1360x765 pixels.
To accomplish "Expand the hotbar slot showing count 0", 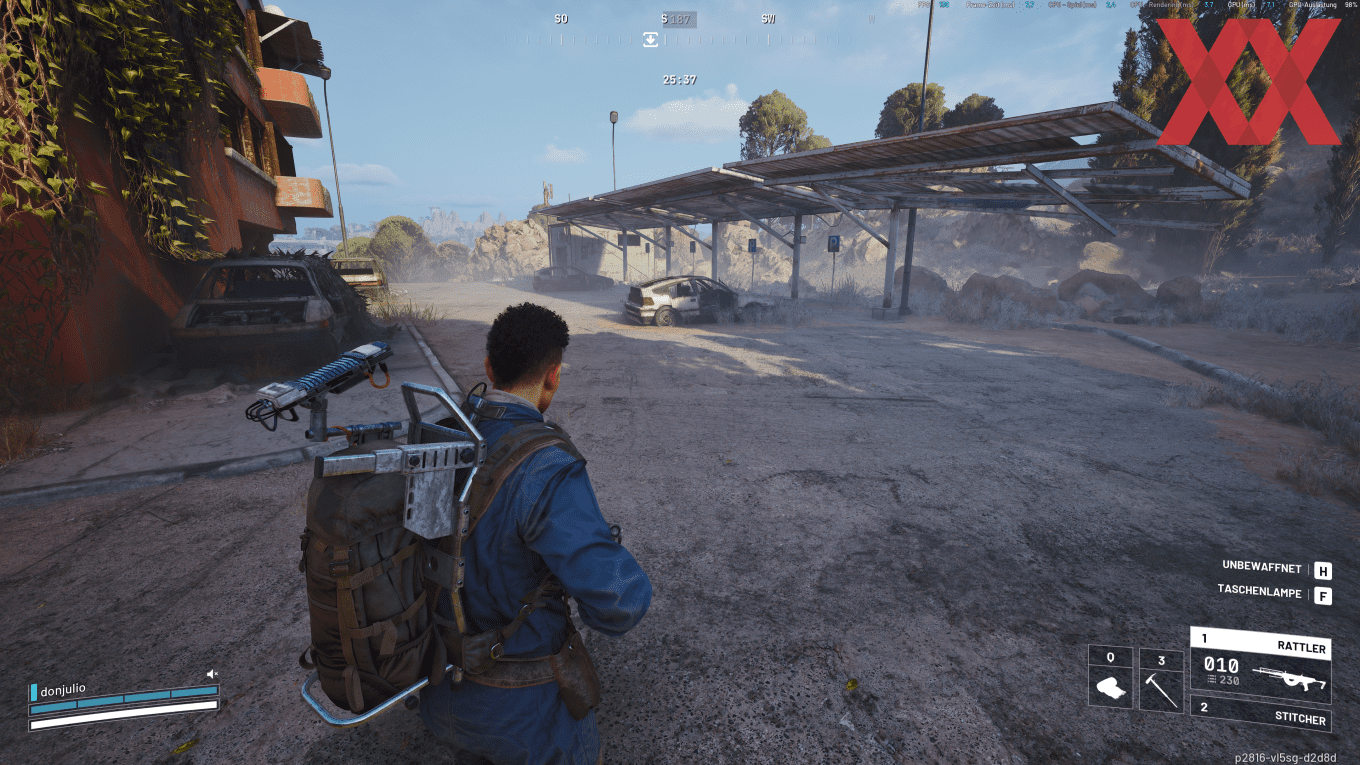I will coord(1111,658).
